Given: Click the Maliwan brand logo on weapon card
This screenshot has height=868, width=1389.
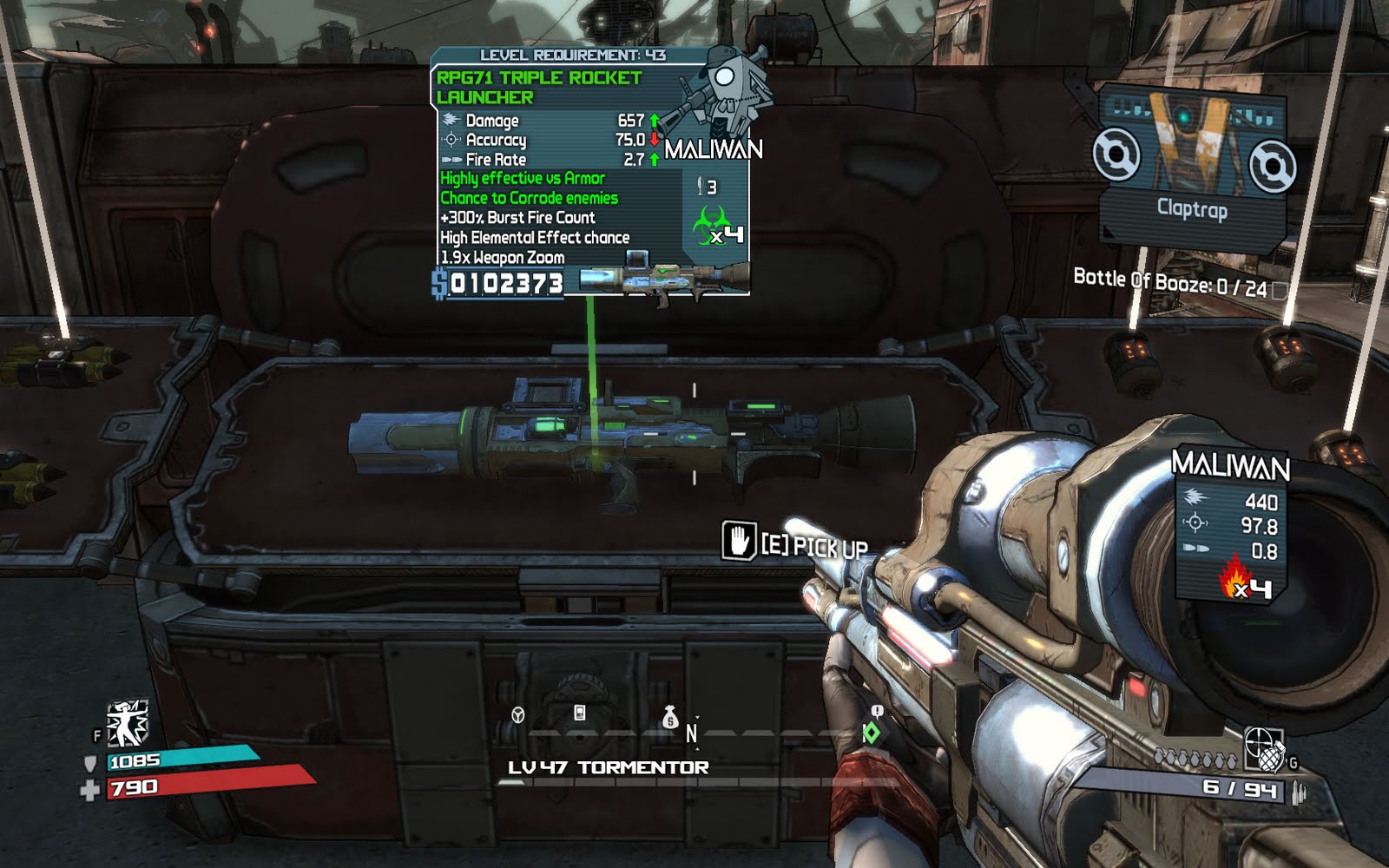Looking at the screenshot, I should click(x=714, y=150).
